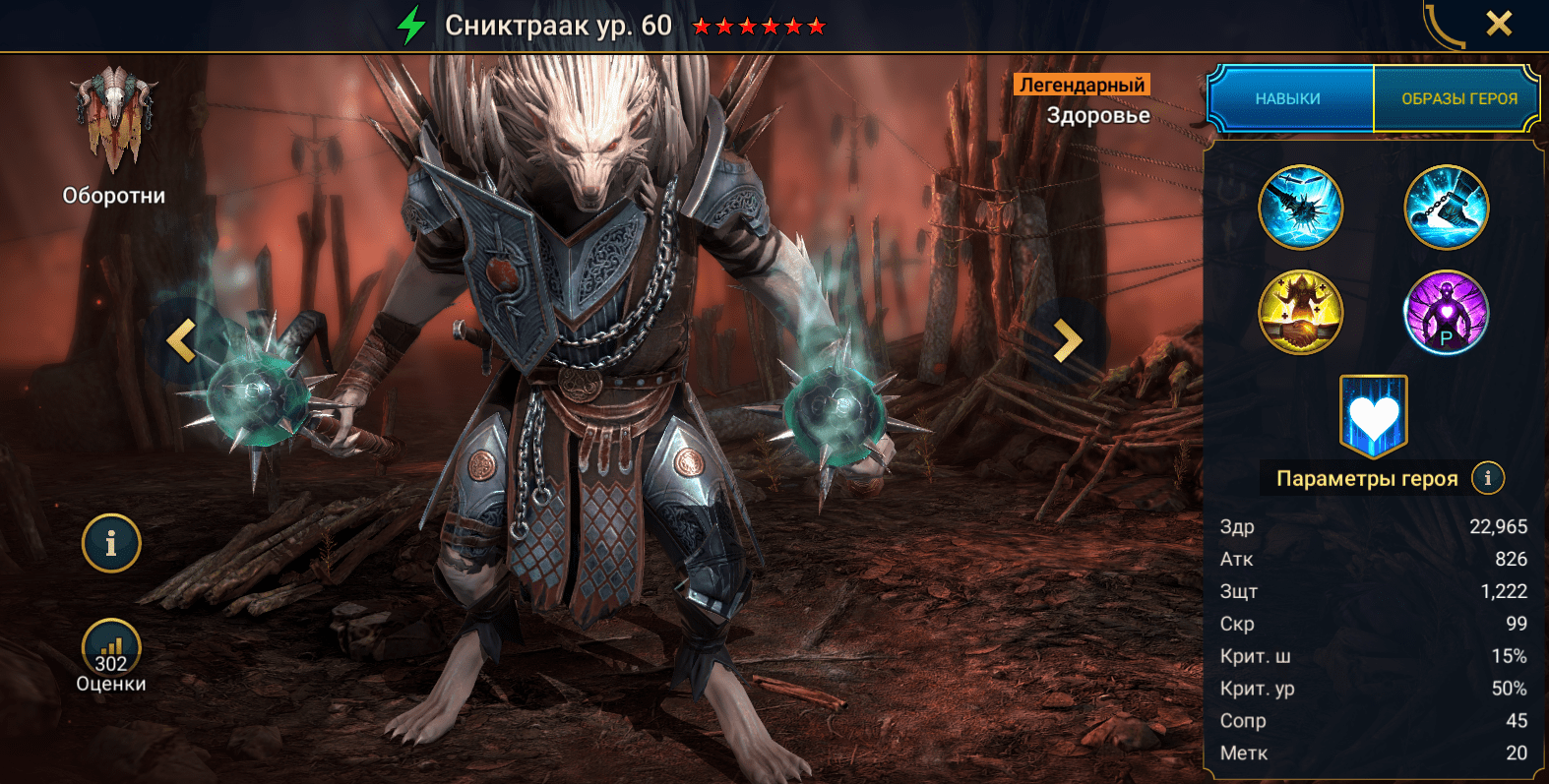1549x784 pixels.
Task: Go to the next hero with right arrow
Action: (1068, 340)
